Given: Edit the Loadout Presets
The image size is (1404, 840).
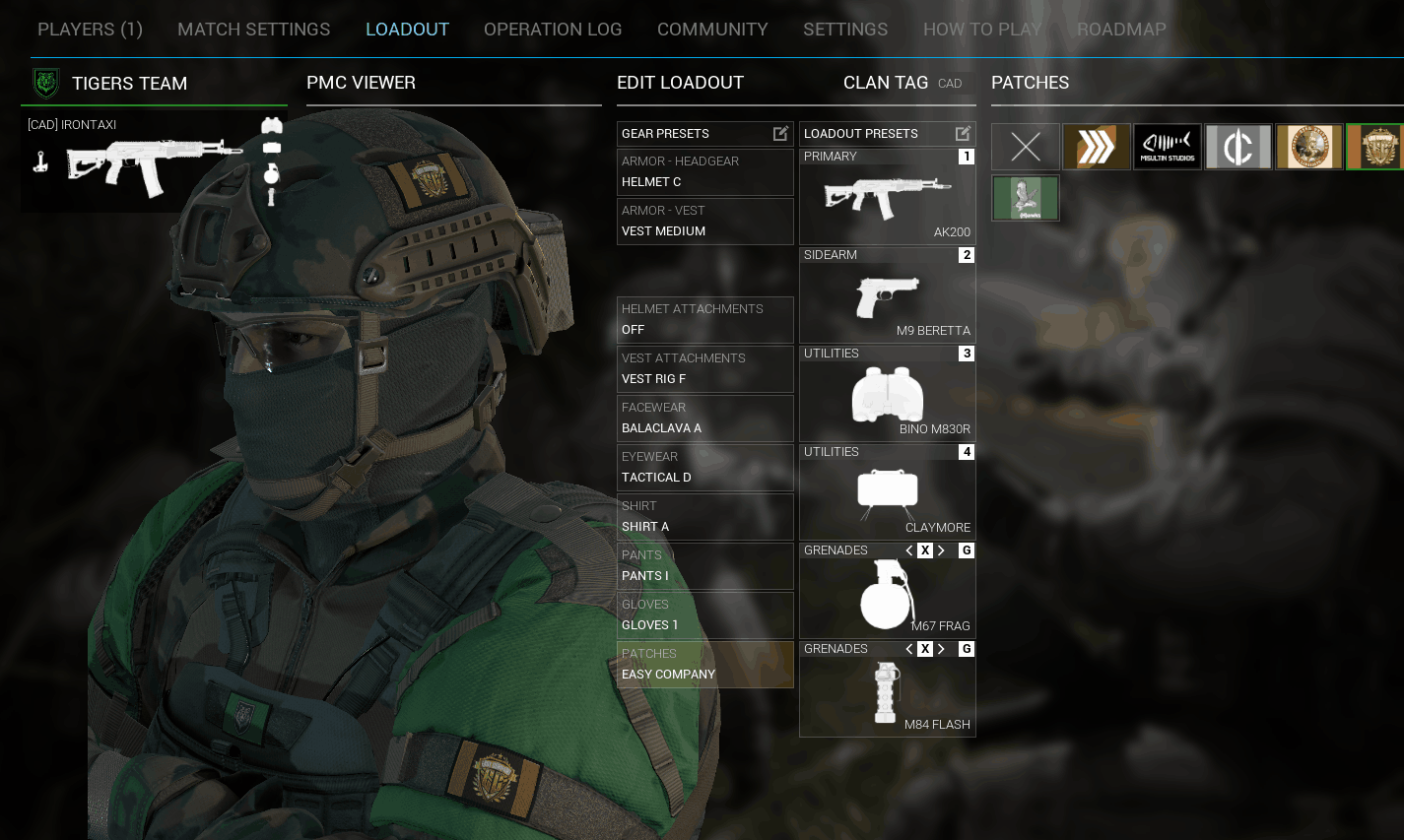Looking at the screenshot, I should tap(963, 133).
